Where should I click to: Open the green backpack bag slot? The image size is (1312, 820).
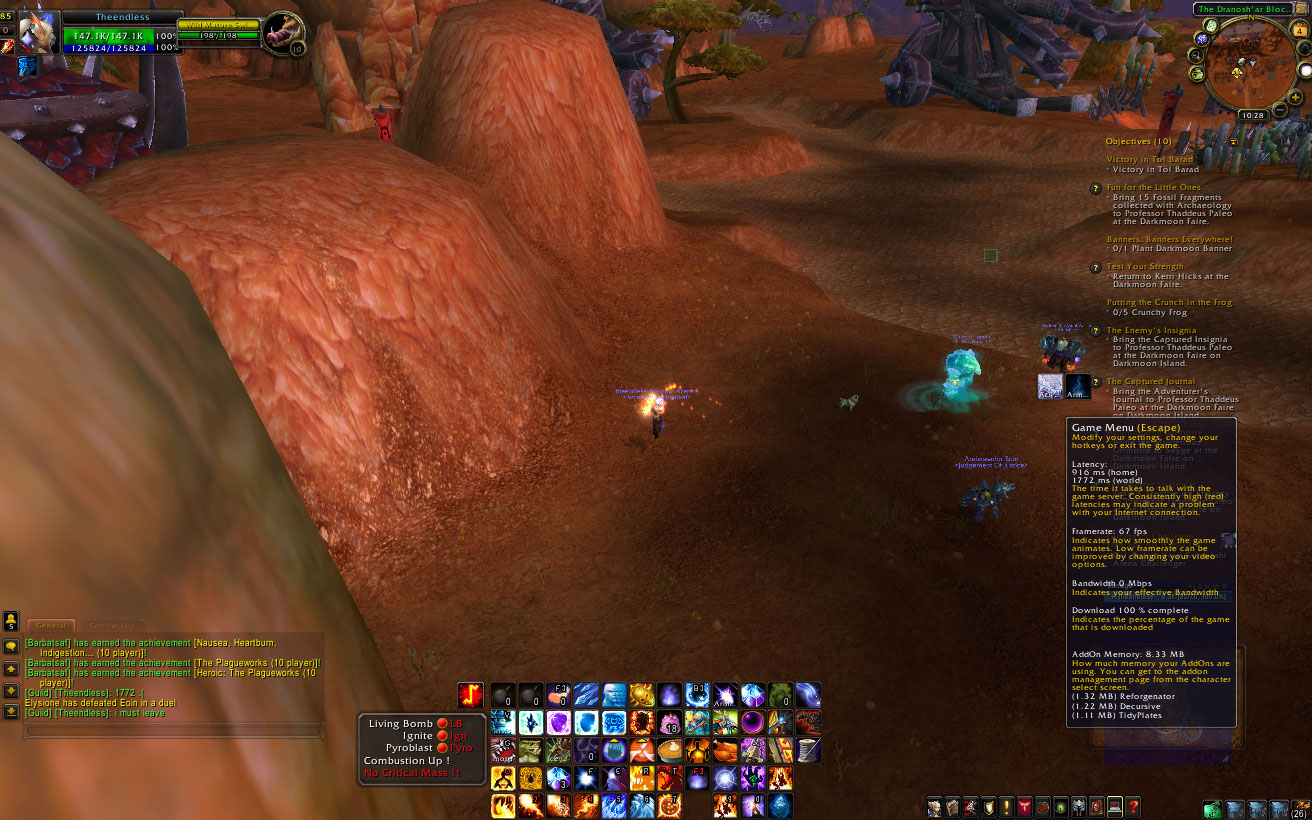1213,808
